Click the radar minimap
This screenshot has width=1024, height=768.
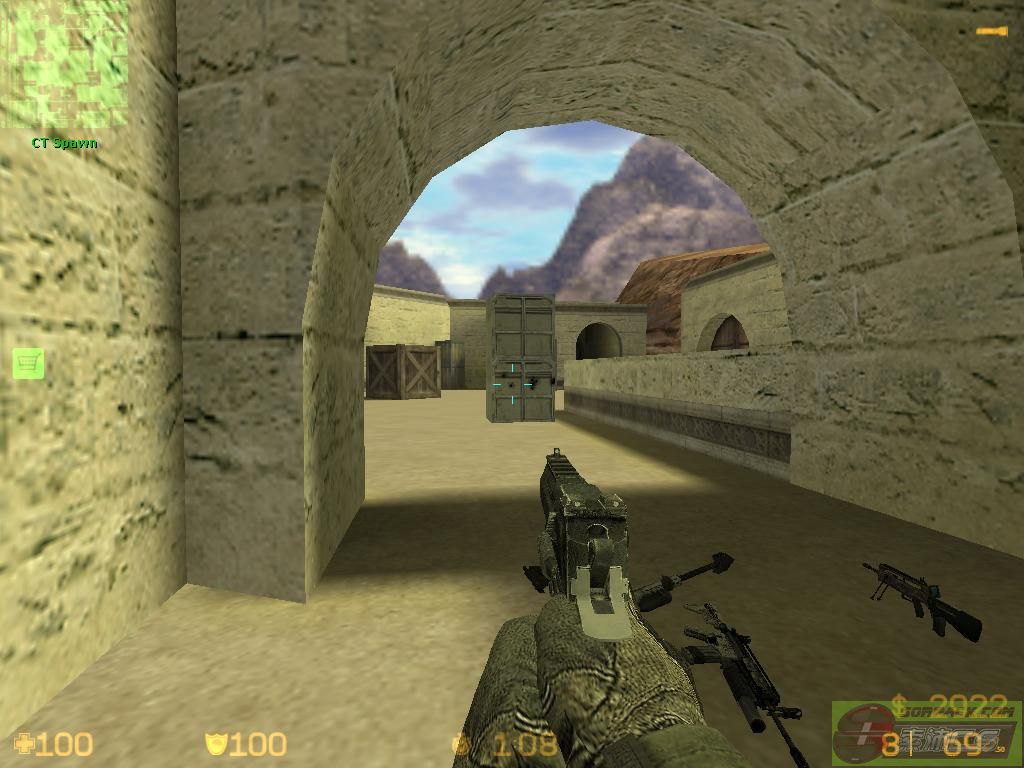pos(64,64)
